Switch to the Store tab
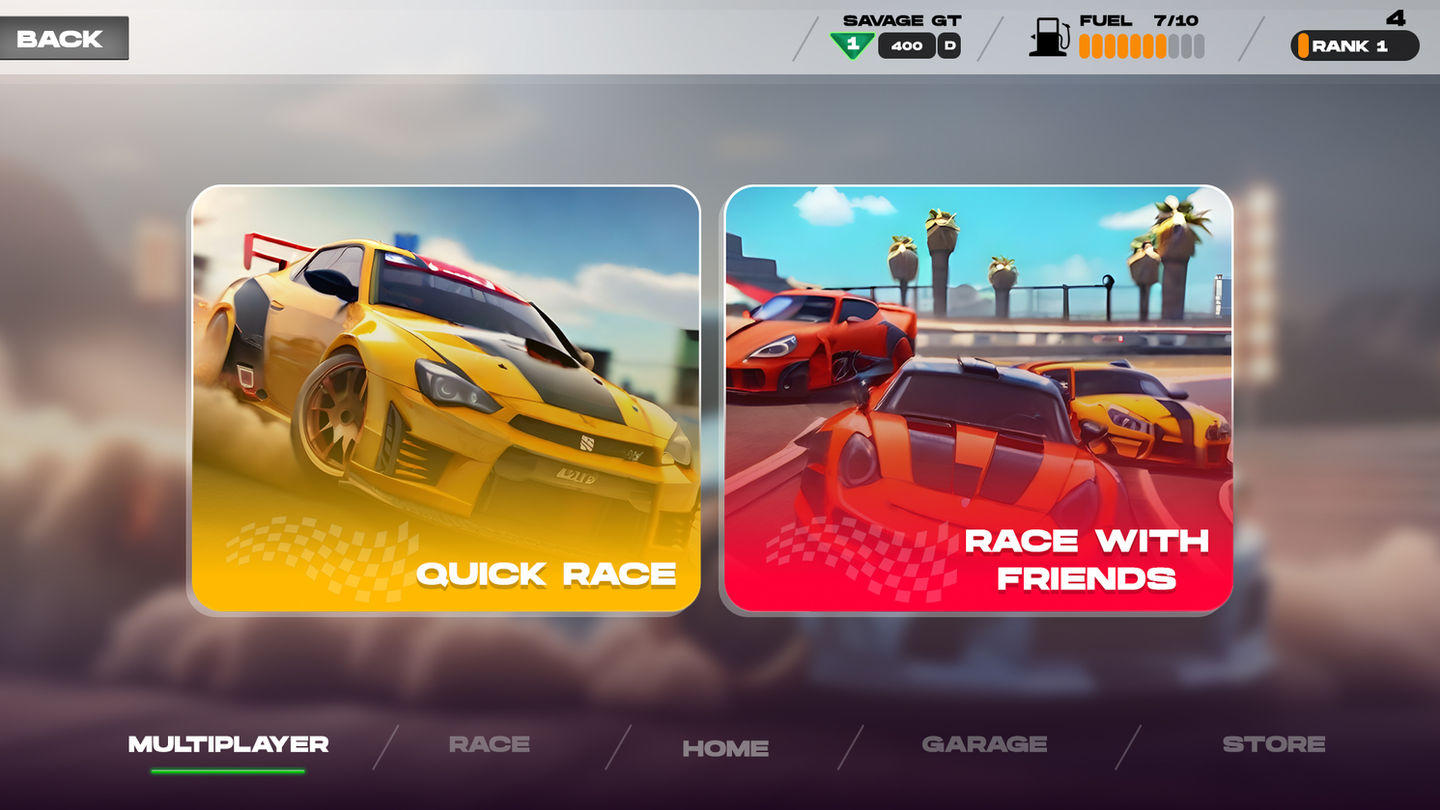The width and height of the screenshot is (1440, 810). tap(1273, 745)
